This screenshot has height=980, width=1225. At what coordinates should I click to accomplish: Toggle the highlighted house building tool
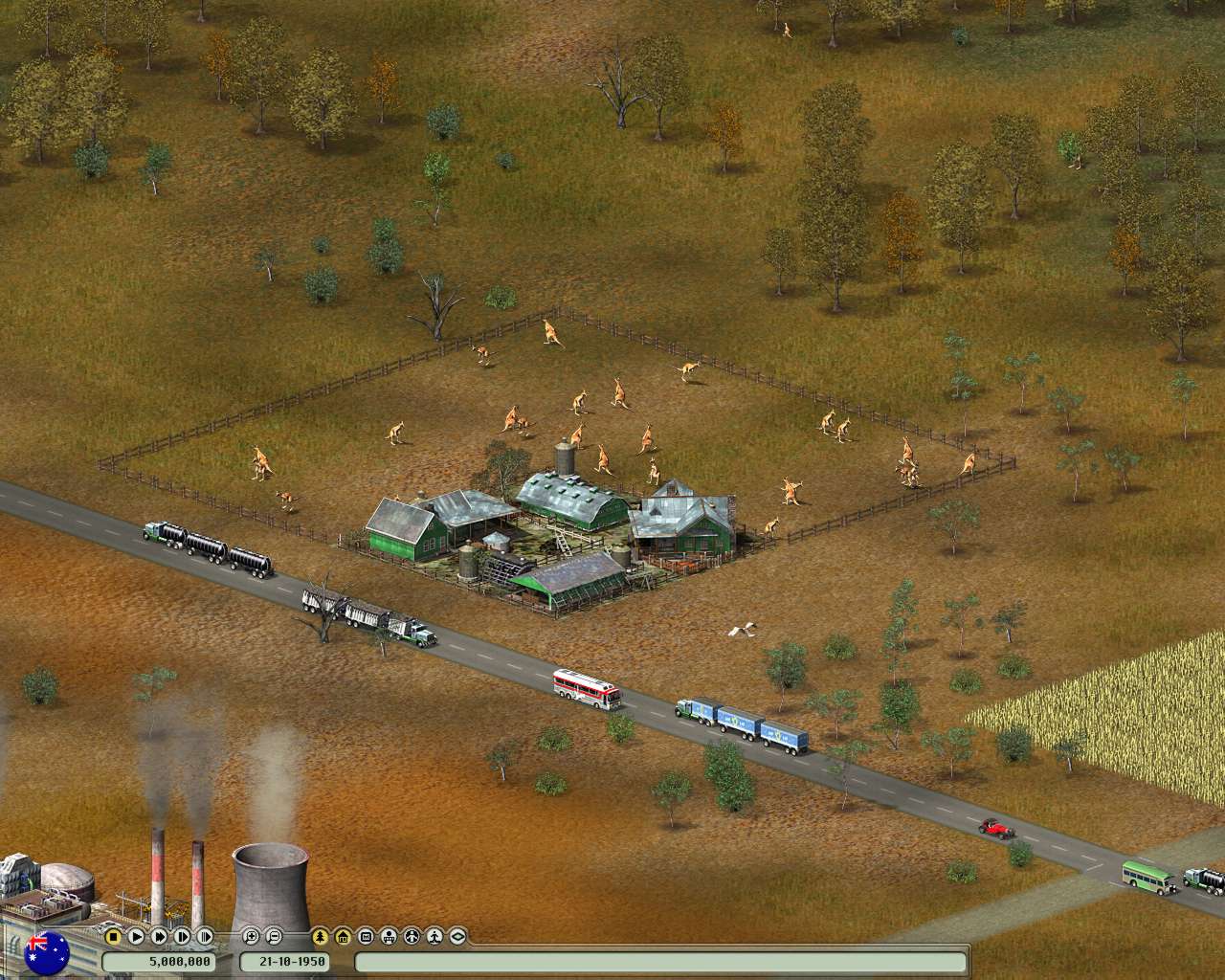344,937
